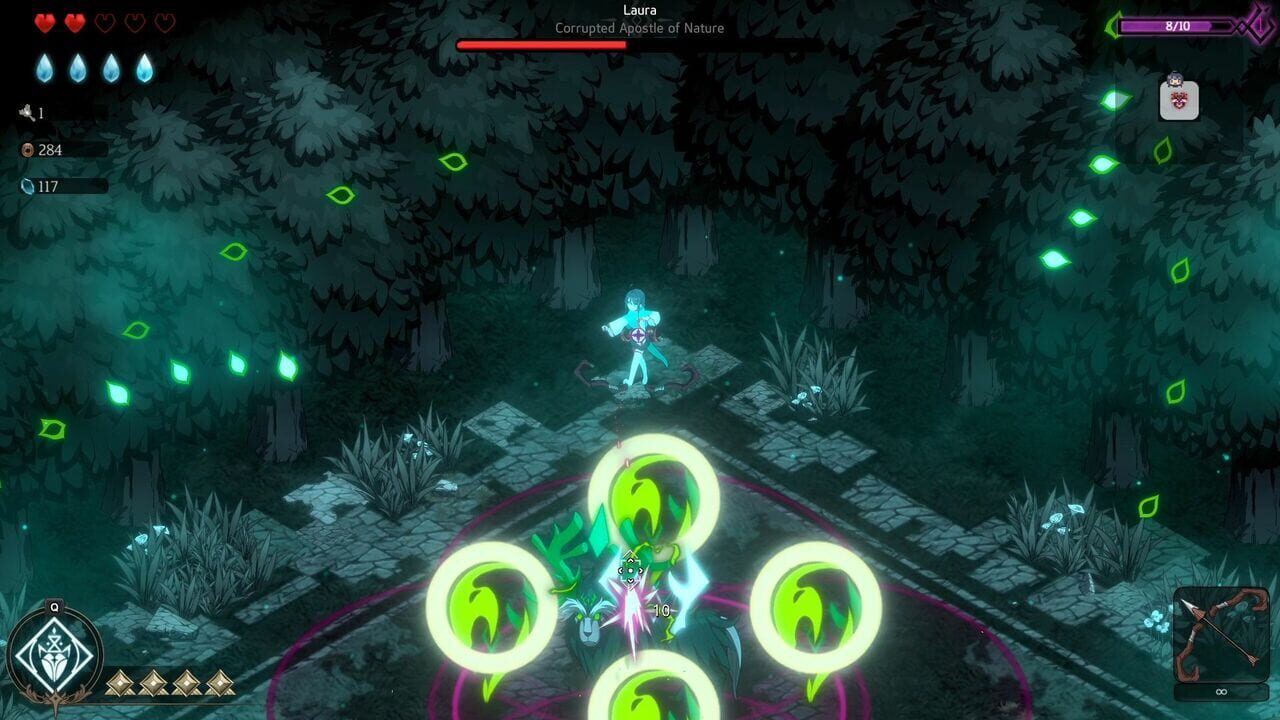Select the gold coin currency icon

[28, 150]
